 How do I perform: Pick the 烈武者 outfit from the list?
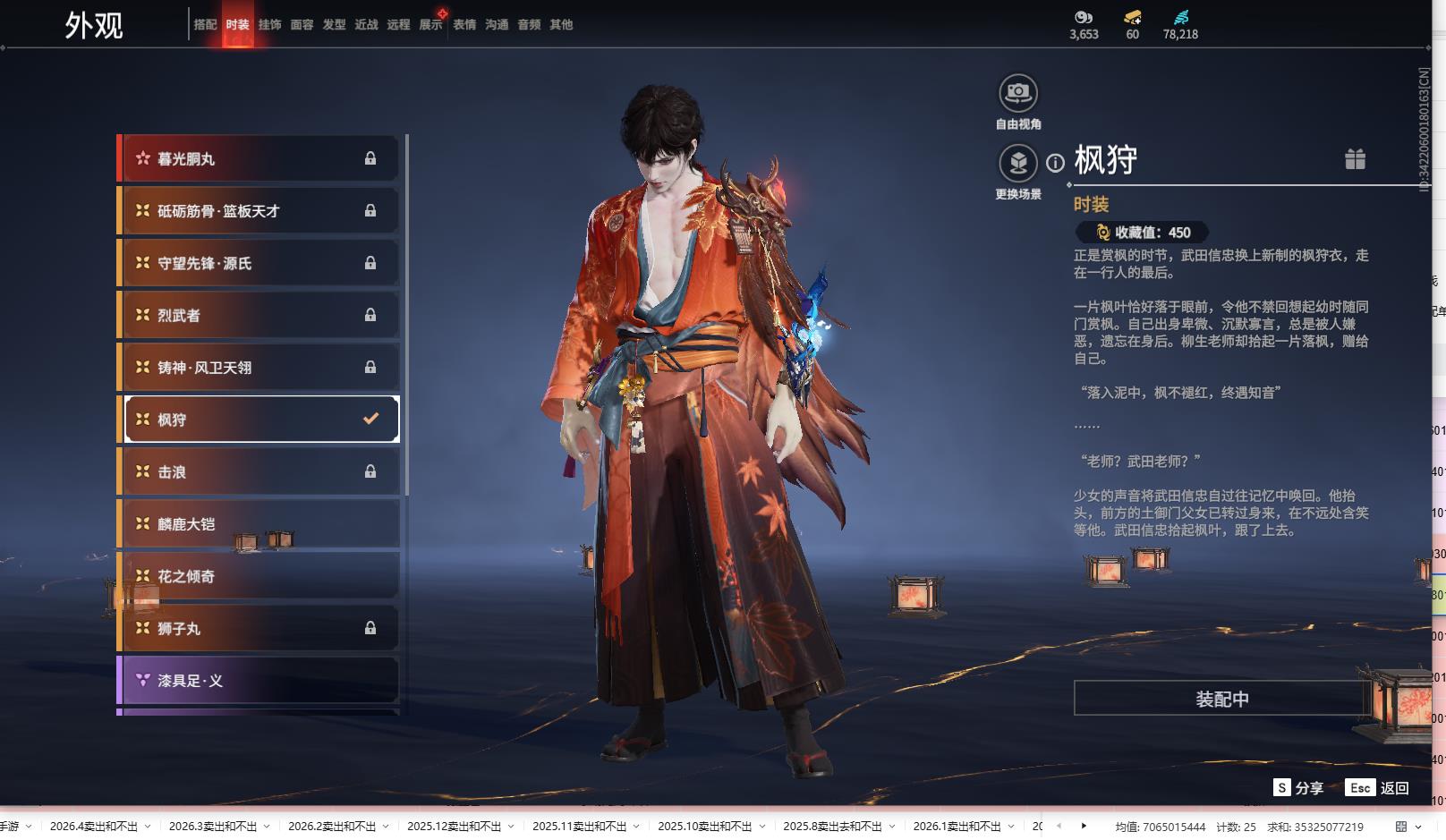tap(259, 315)
